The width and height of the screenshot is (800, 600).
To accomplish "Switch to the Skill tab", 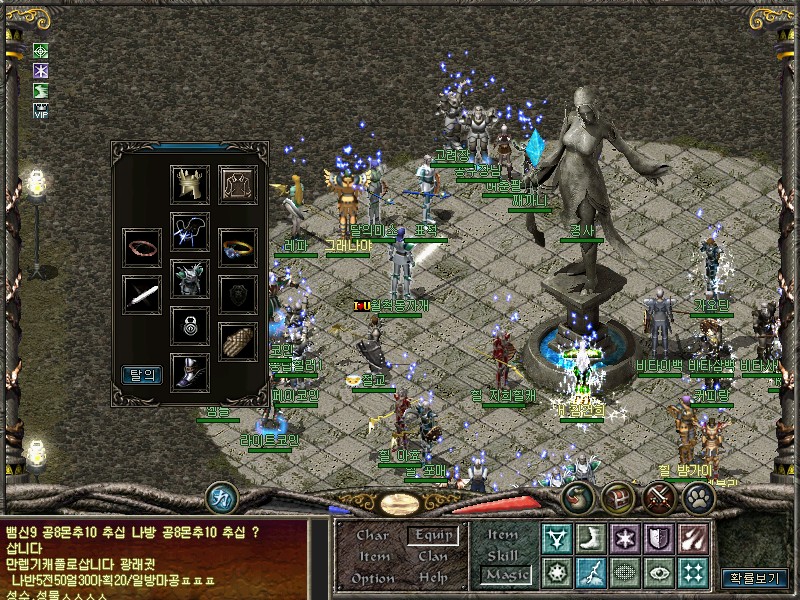I will pyautogui.click(x=503, y=556).
